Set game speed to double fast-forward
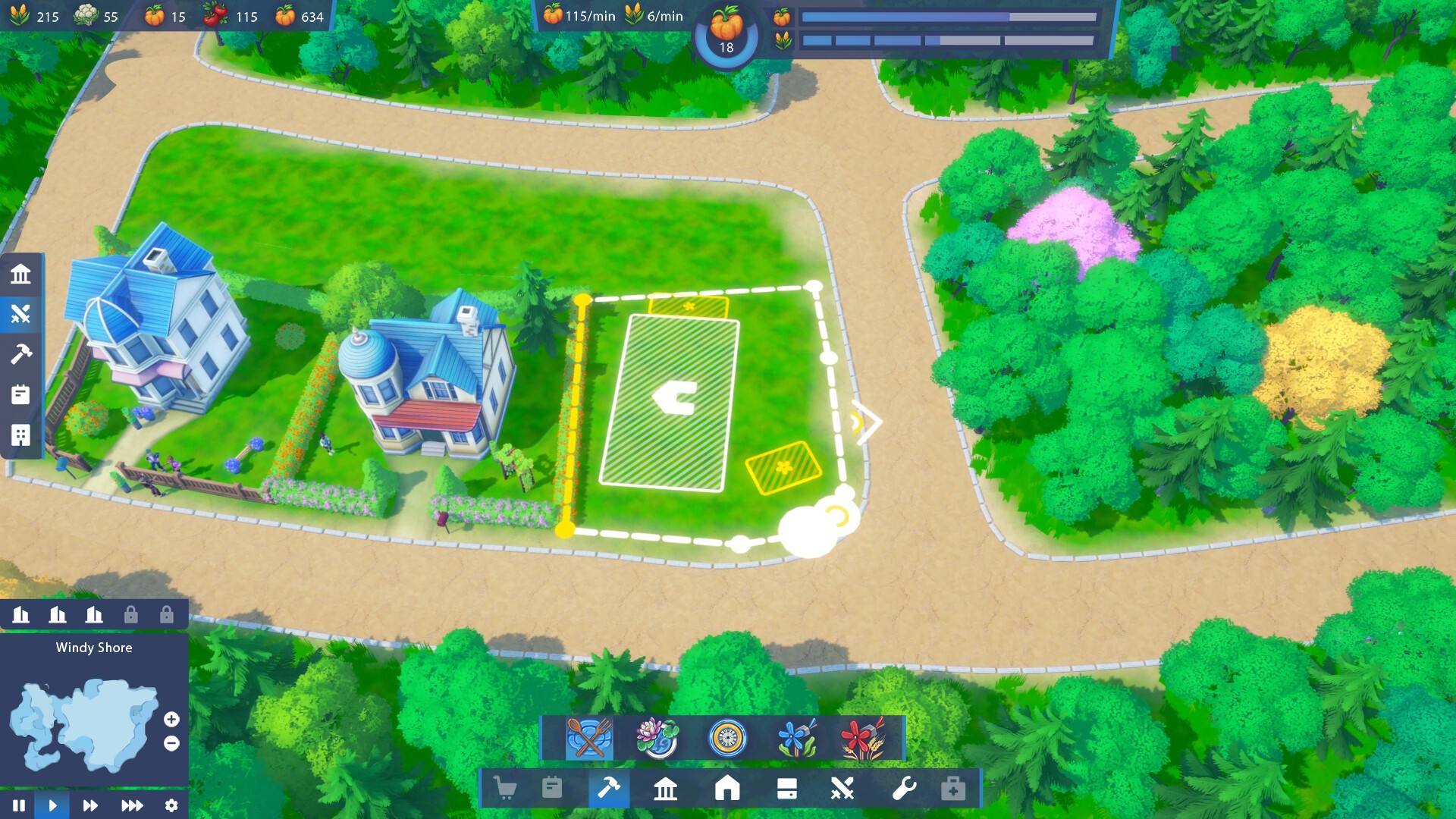 coord(90,805)
